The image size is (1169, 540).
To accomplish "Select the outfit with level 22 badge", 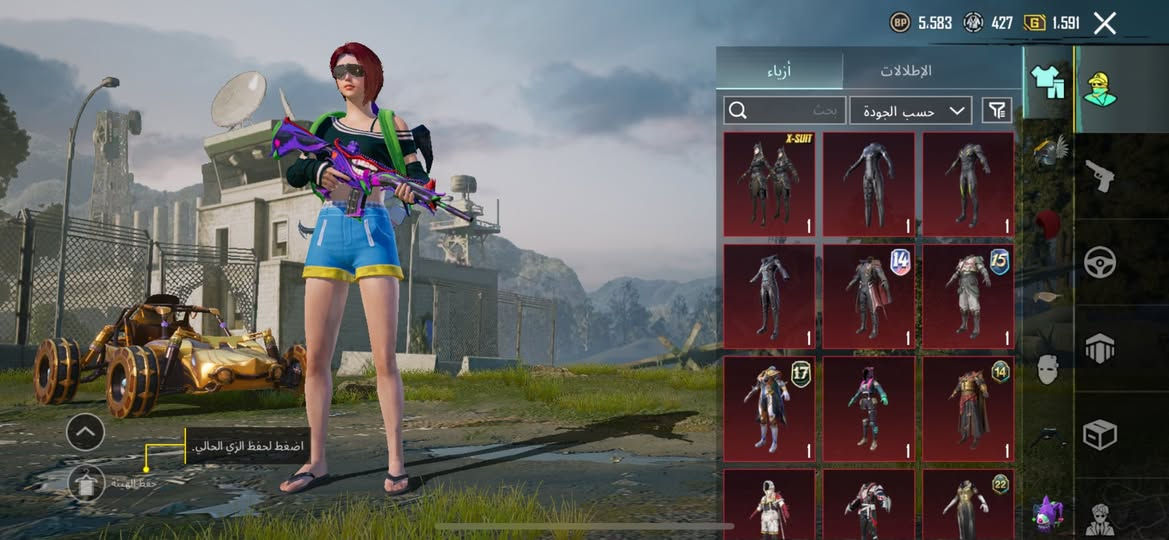I will point(967,505).
